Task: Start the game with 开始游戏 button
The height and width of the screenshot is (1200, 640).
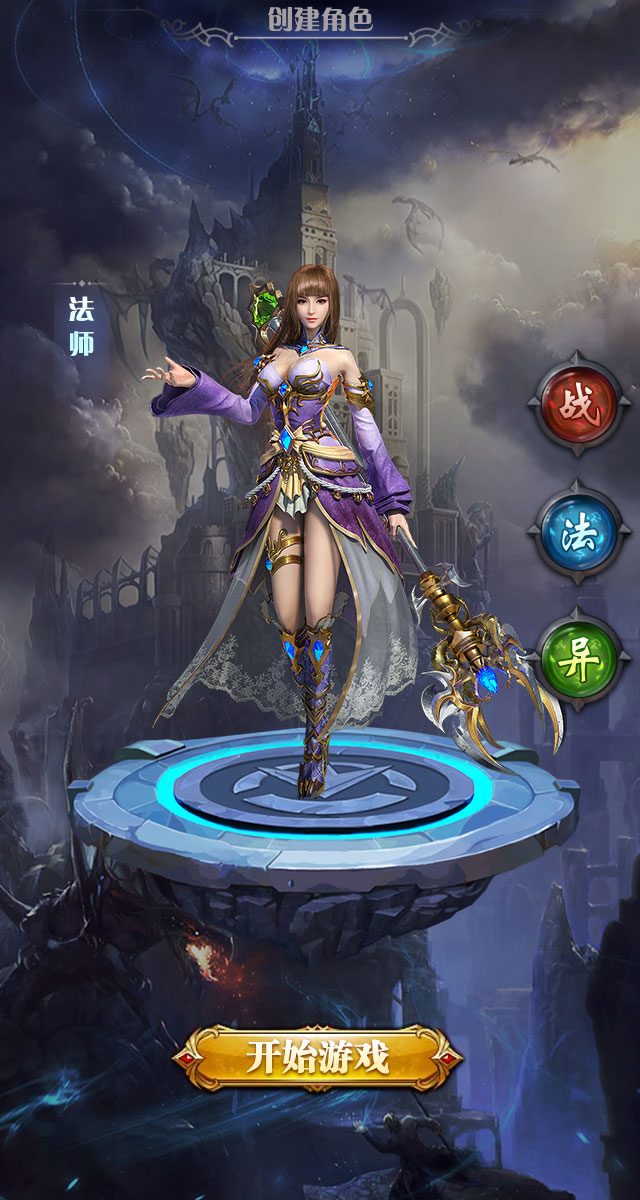Action: (318, 1057)
